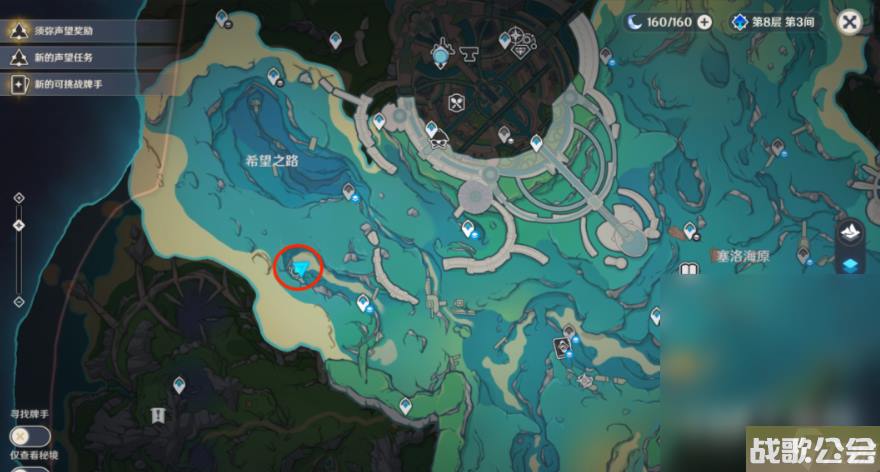Select the exclamation banner marker in the dark region

pos(157,415)
